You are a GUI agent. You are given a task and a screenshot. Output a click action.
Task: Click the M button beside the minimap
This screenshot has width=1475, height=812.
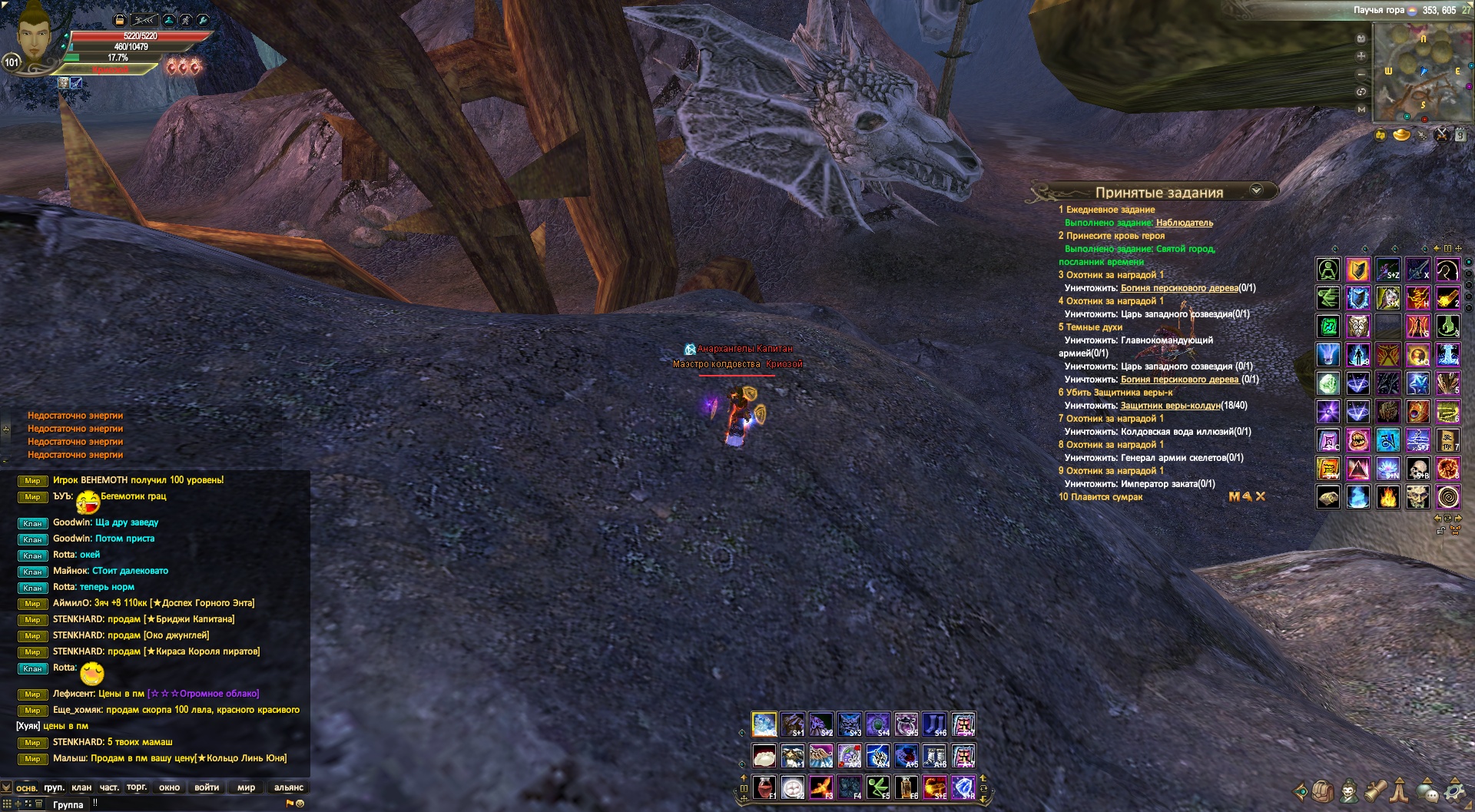pos(1361,109)
